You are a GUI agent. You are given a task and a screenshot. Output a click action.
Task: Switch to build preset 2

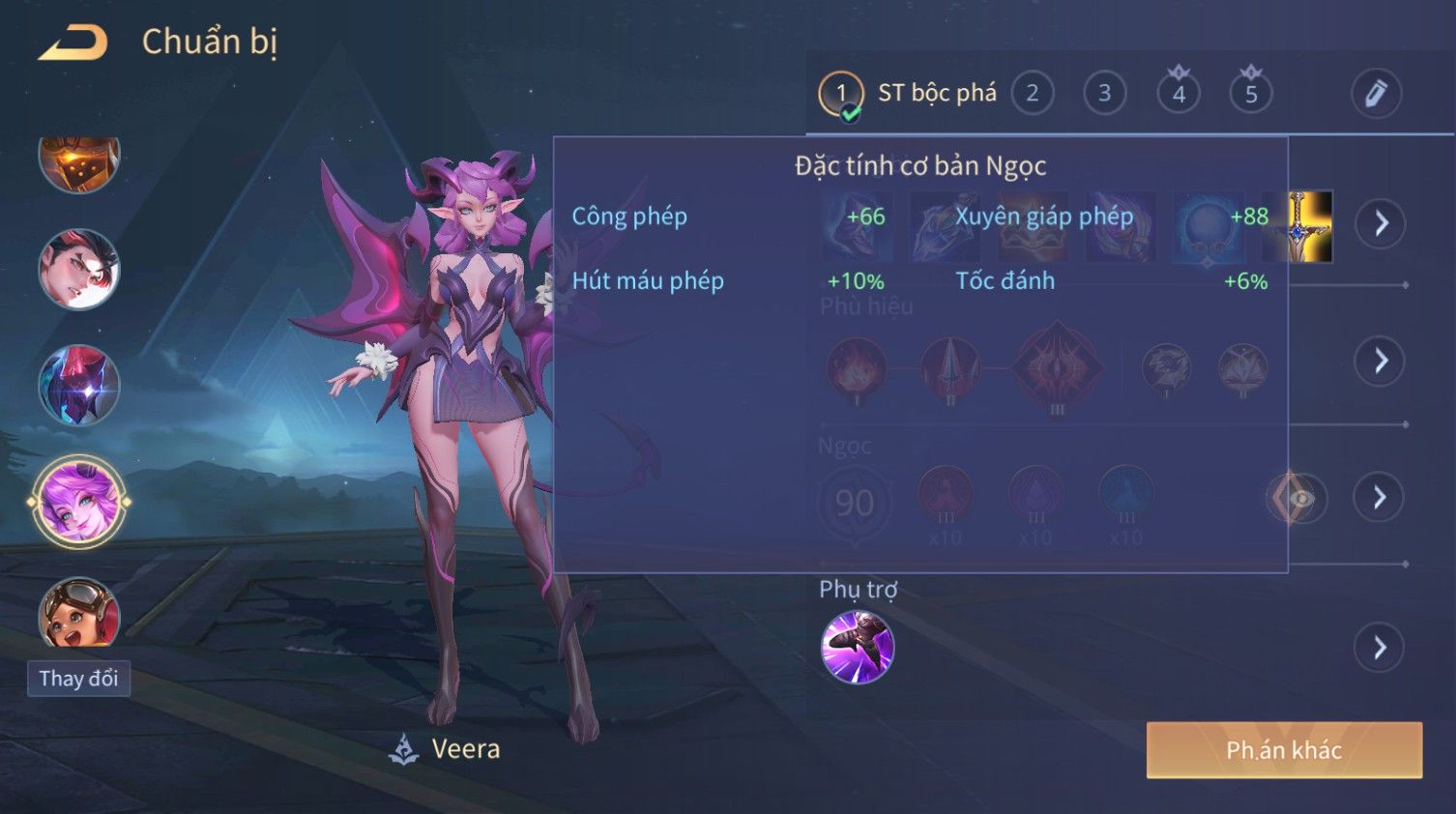(x=1032, y=94)
